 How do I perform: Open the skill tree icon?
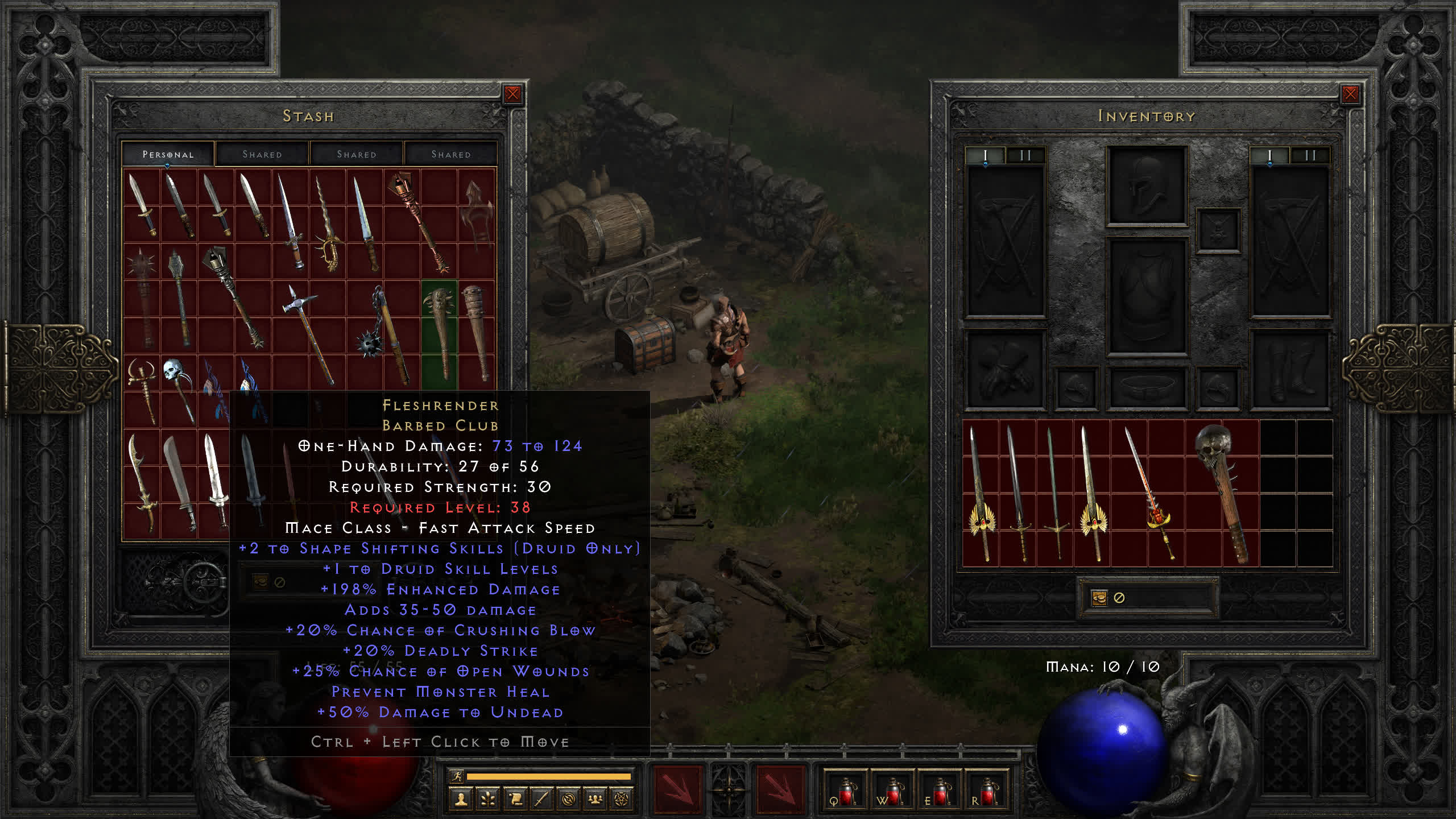click(x=488, y=800)
